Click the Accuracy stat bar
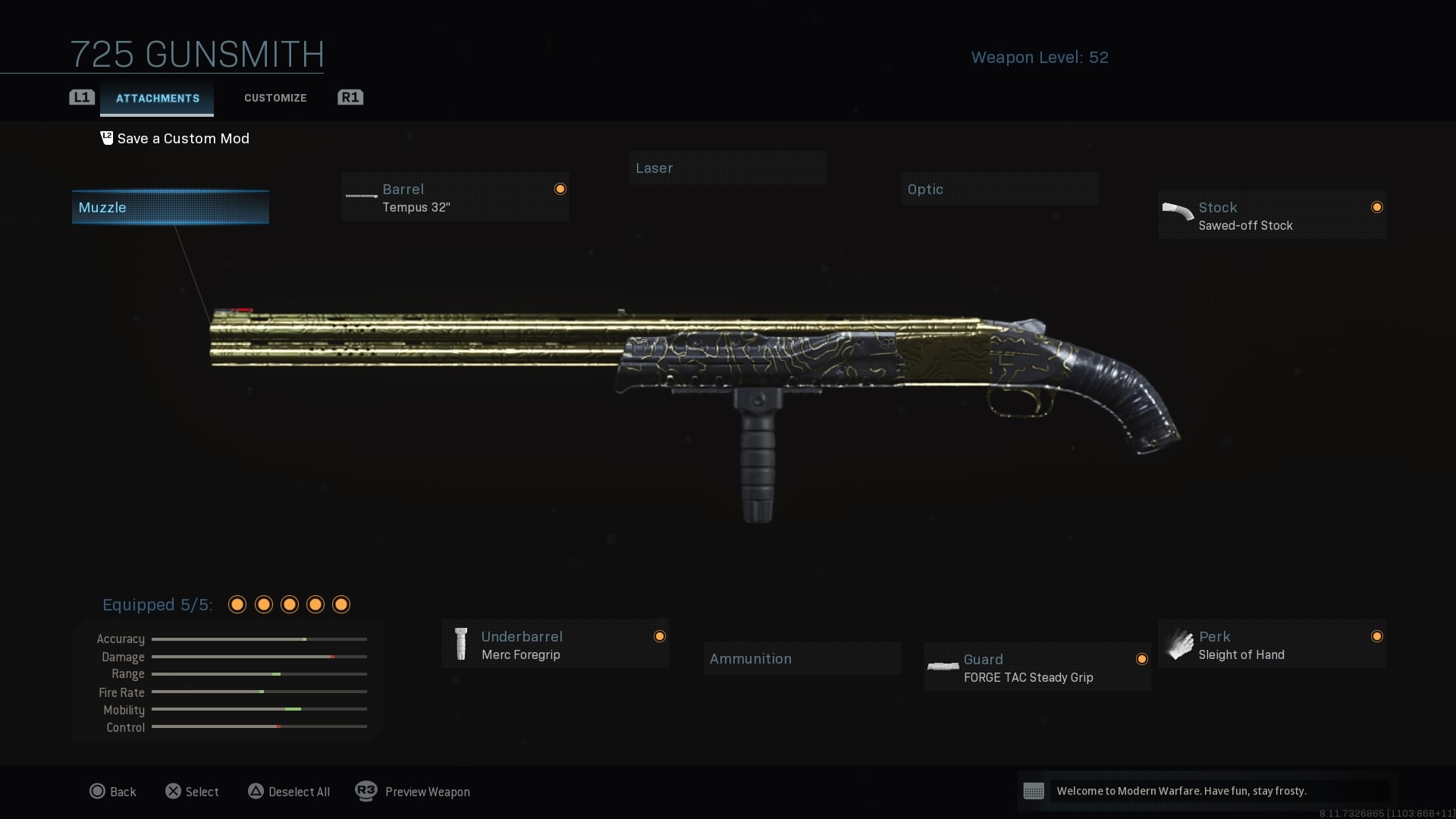 coord(258,639)
